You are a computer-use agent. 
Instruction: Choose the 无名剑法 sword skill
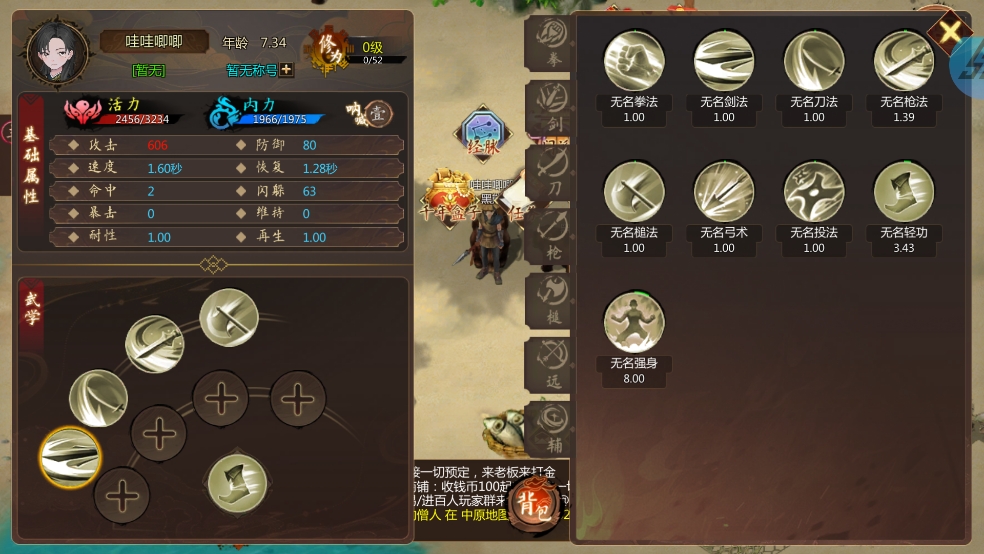pyautogui.click(x=724, y=61)
